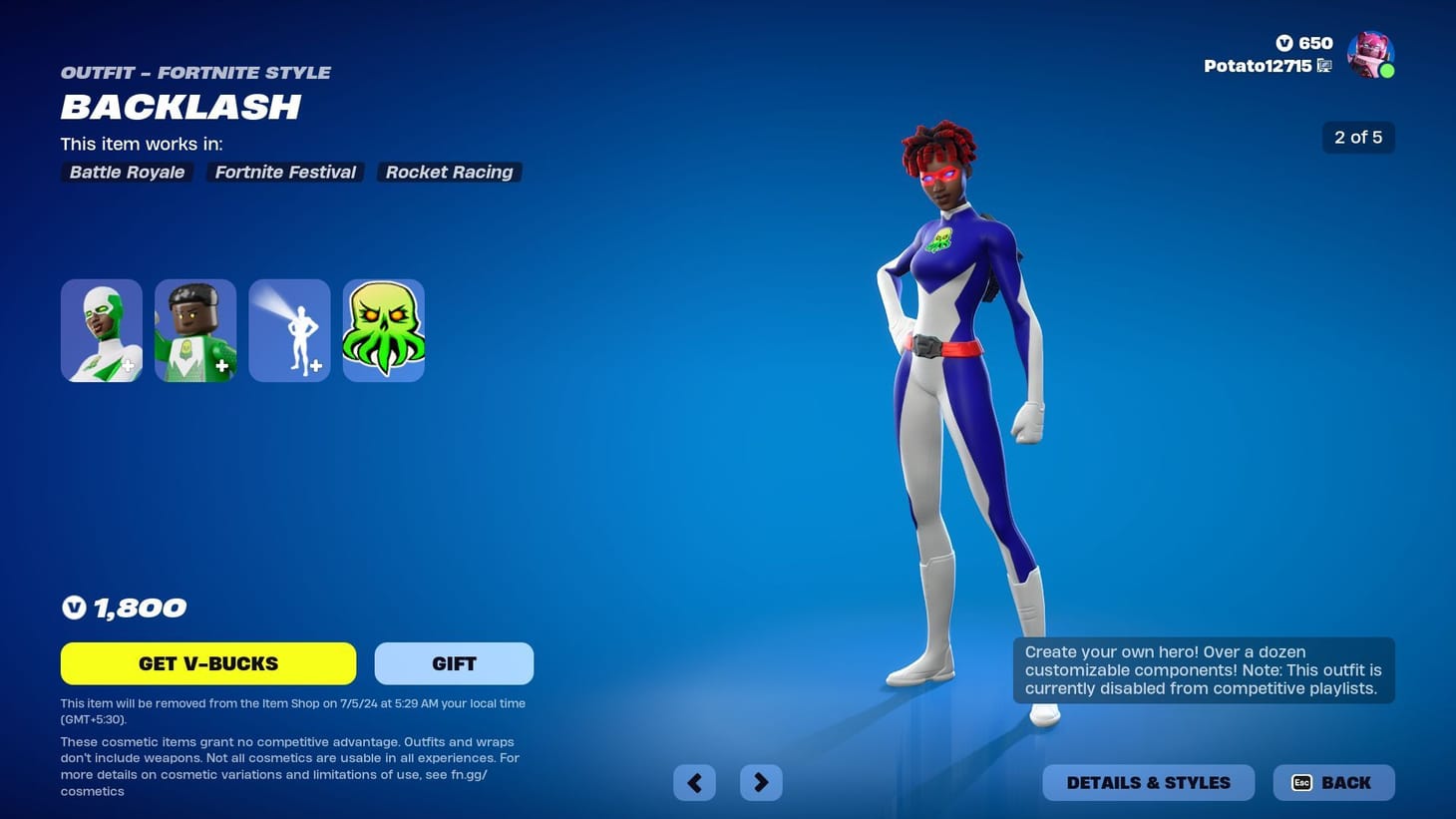Viewport: 1456px width, 819px height.
Task: Select the Battle Royale tag
Action: click(126, 172)
